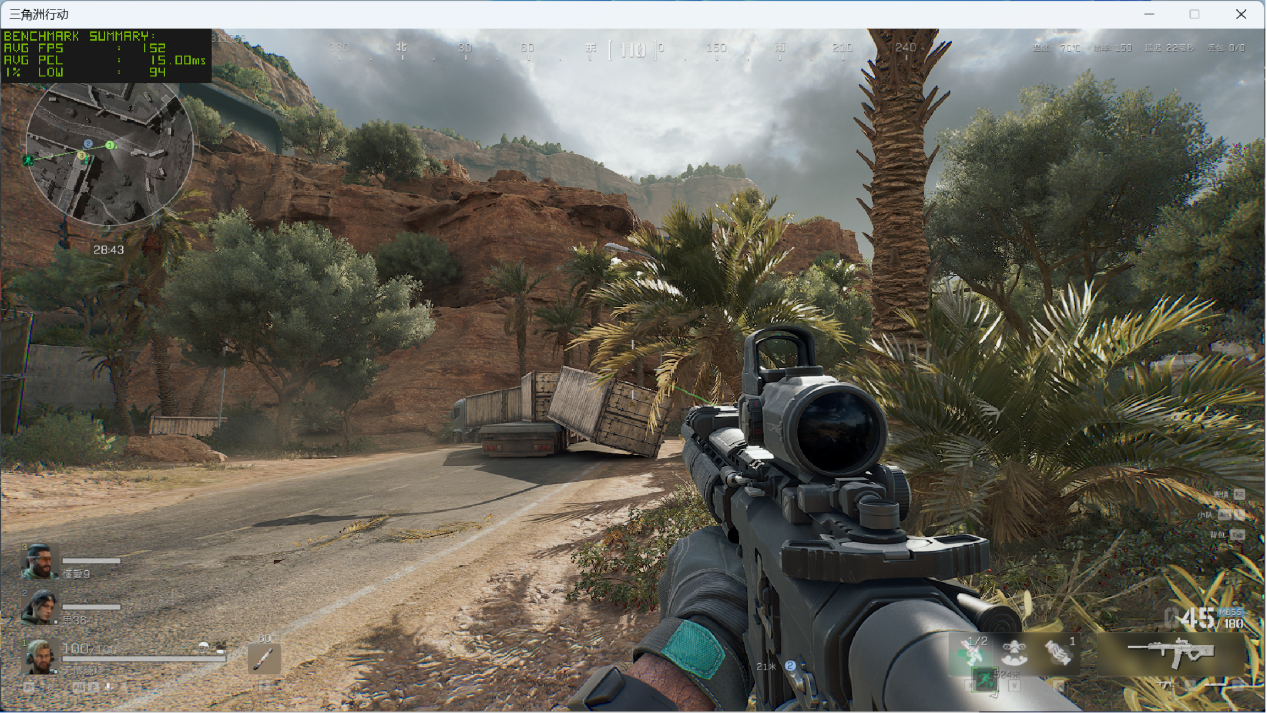Select squad member 2's portrait
This screenshot has width=1267, height=713.
pyautogui.click(x=39, y=607)
